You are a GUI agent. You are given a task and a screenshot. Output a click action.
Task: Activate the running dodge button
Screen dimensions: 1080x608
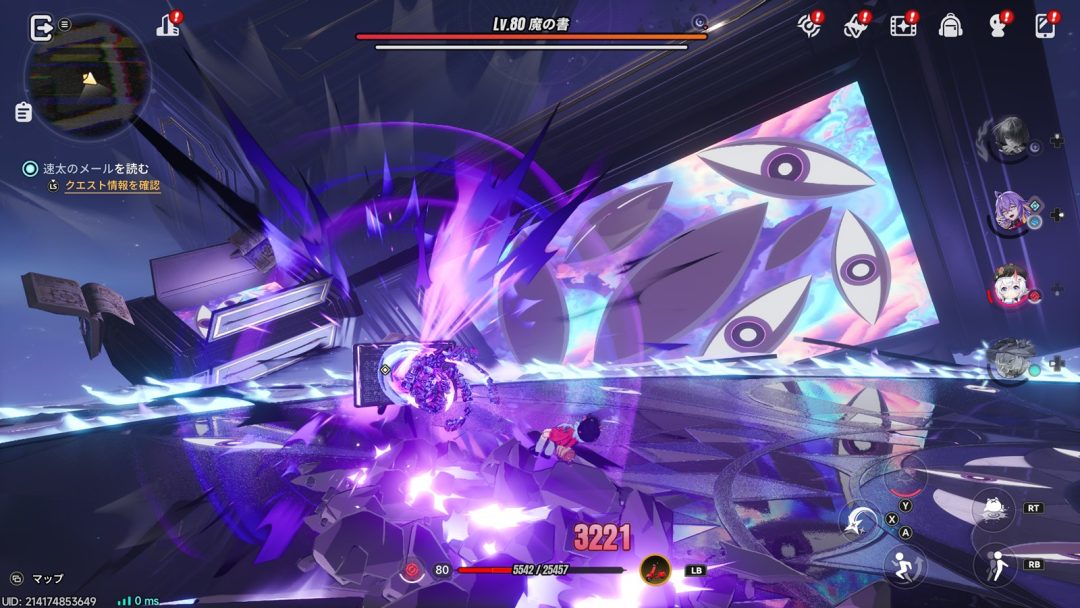(904, 565)
